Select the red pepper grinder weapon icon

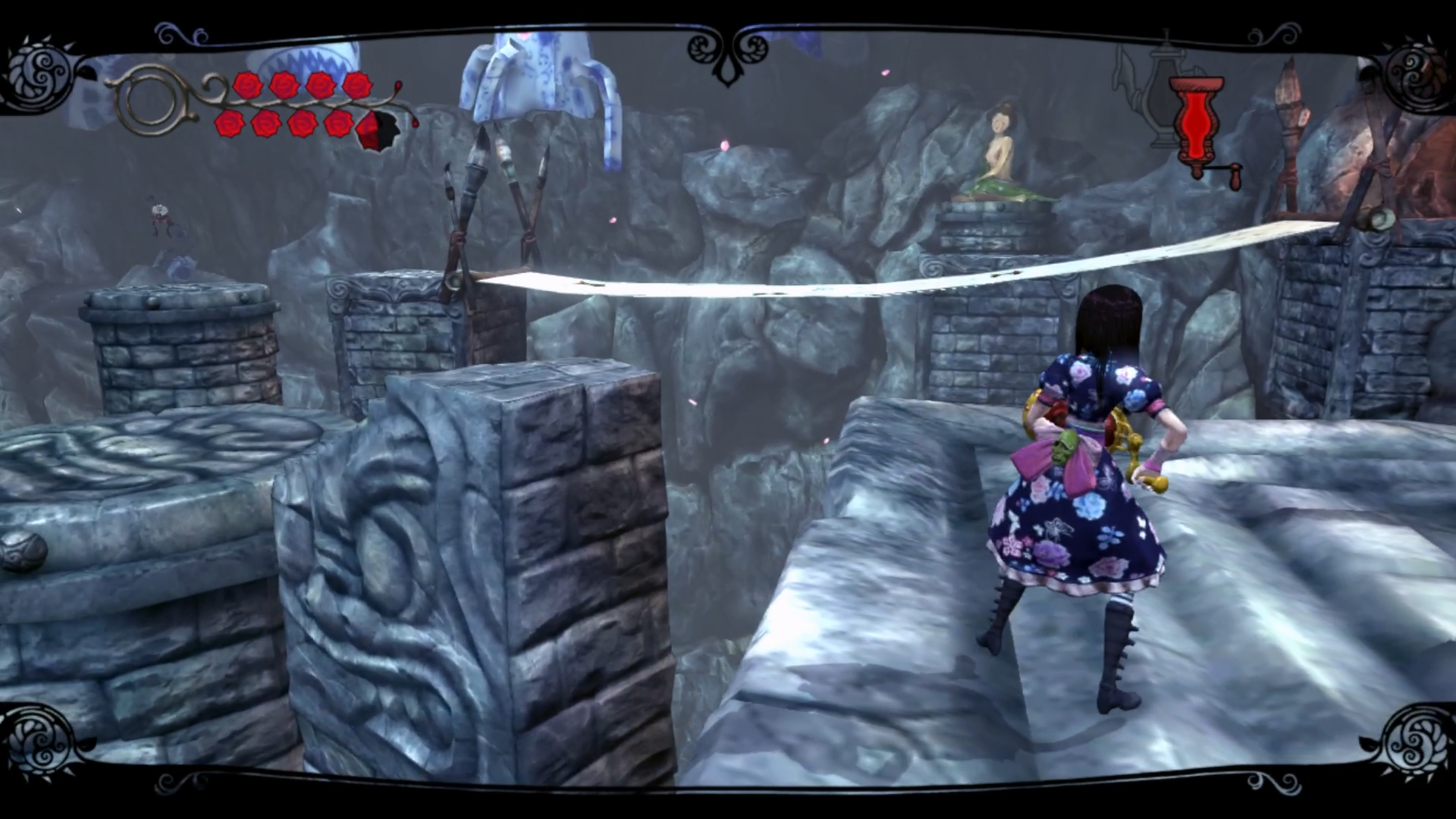click(1197, 125)
